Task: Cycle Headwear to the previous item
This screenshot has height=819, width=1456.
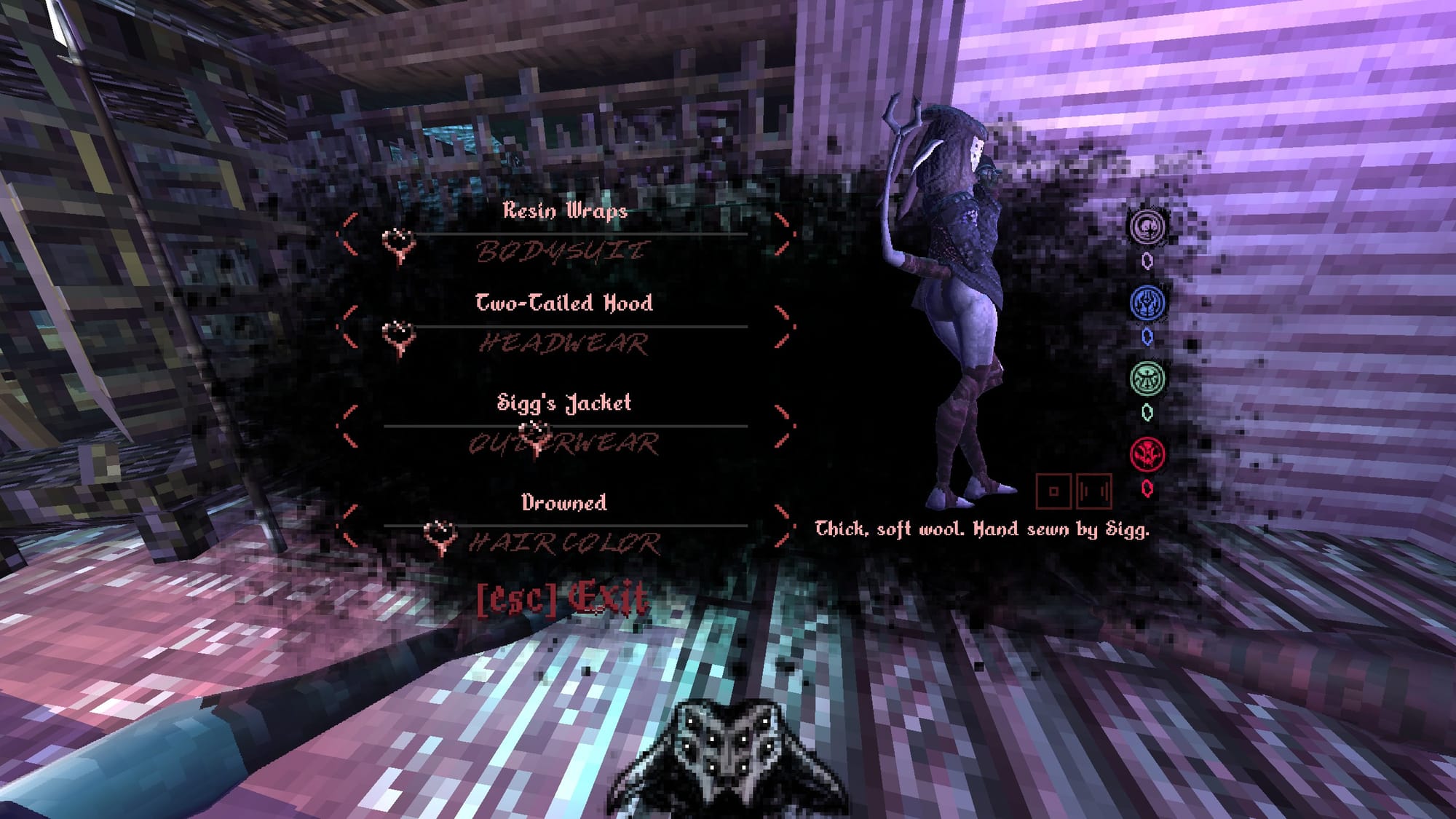Action: tap(348, 327)
